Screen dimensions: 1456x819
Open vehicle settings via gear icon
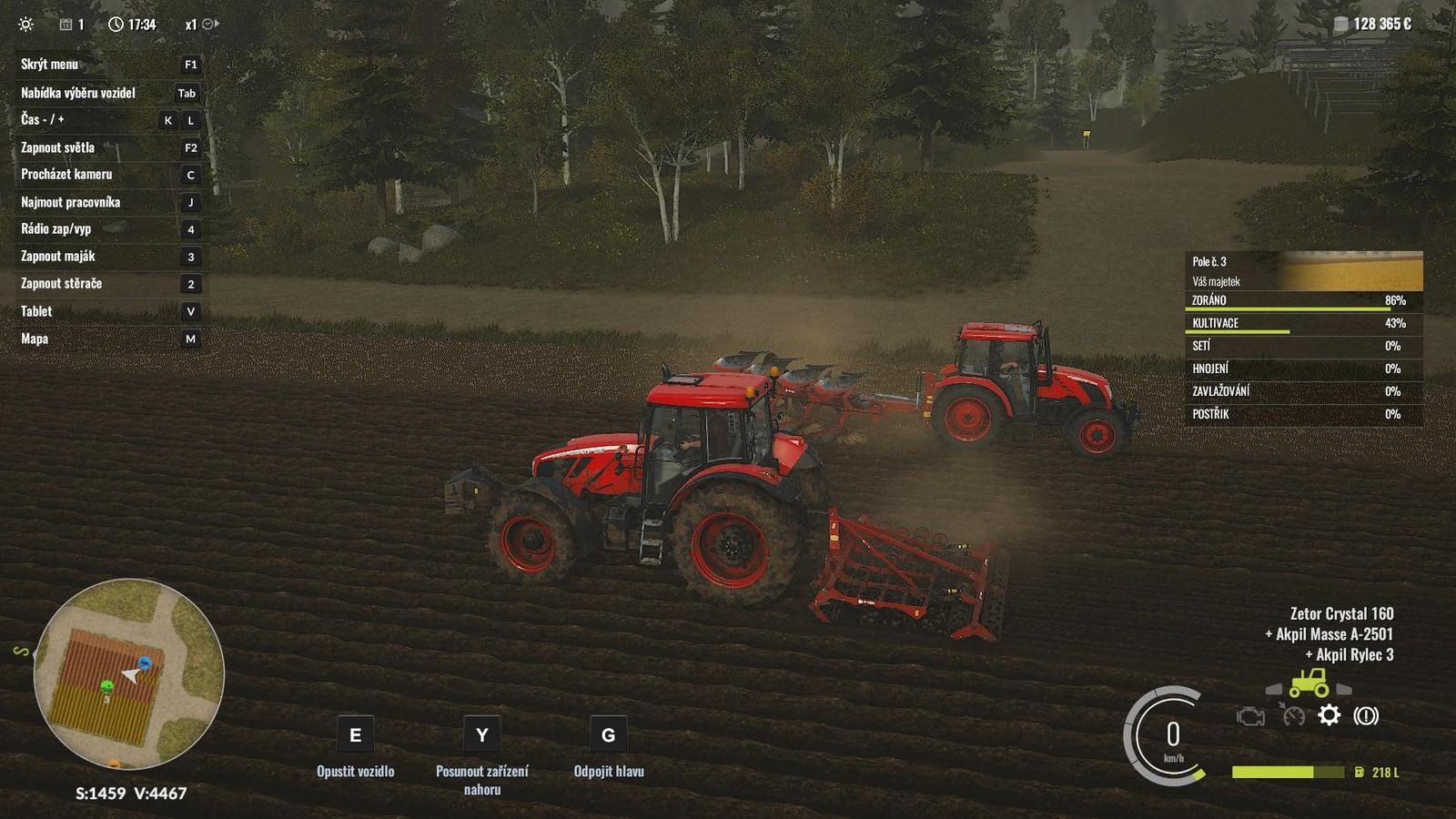1329,716
